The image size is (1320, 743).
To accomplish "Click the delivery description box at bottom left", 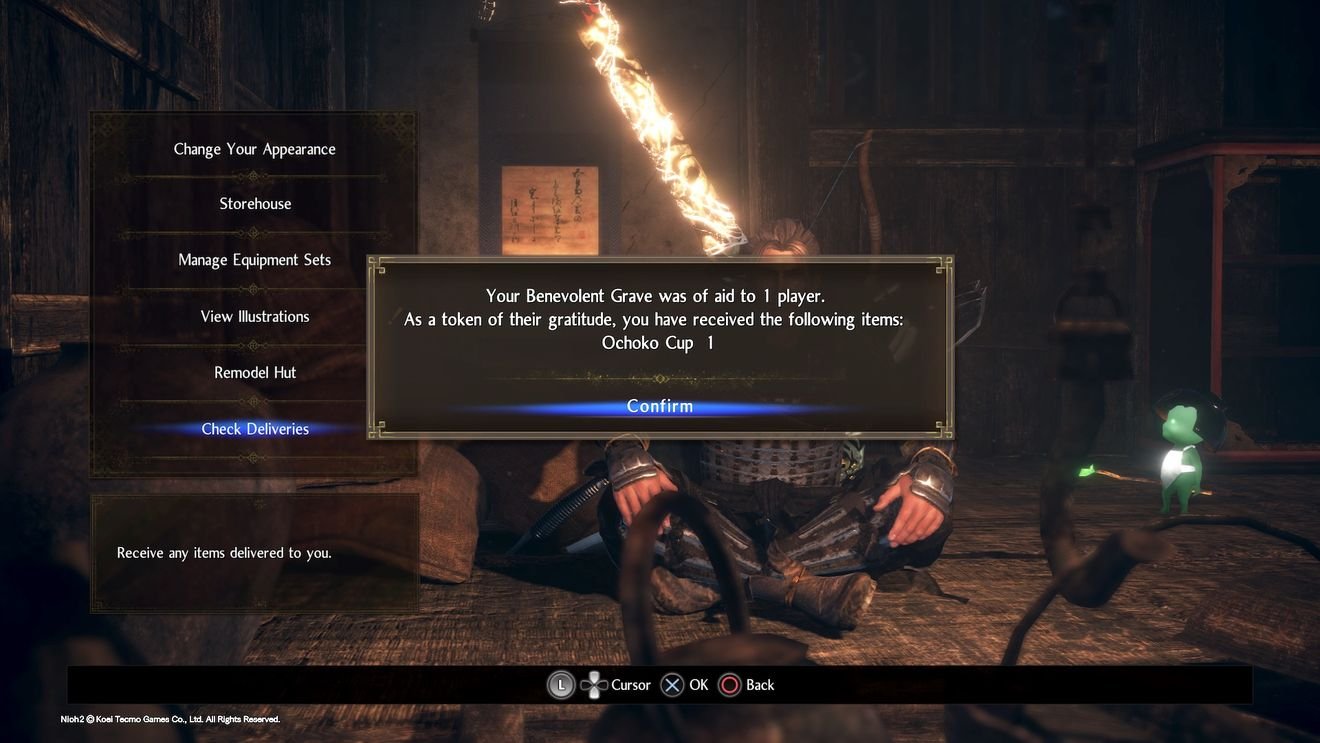I will 254,552.
